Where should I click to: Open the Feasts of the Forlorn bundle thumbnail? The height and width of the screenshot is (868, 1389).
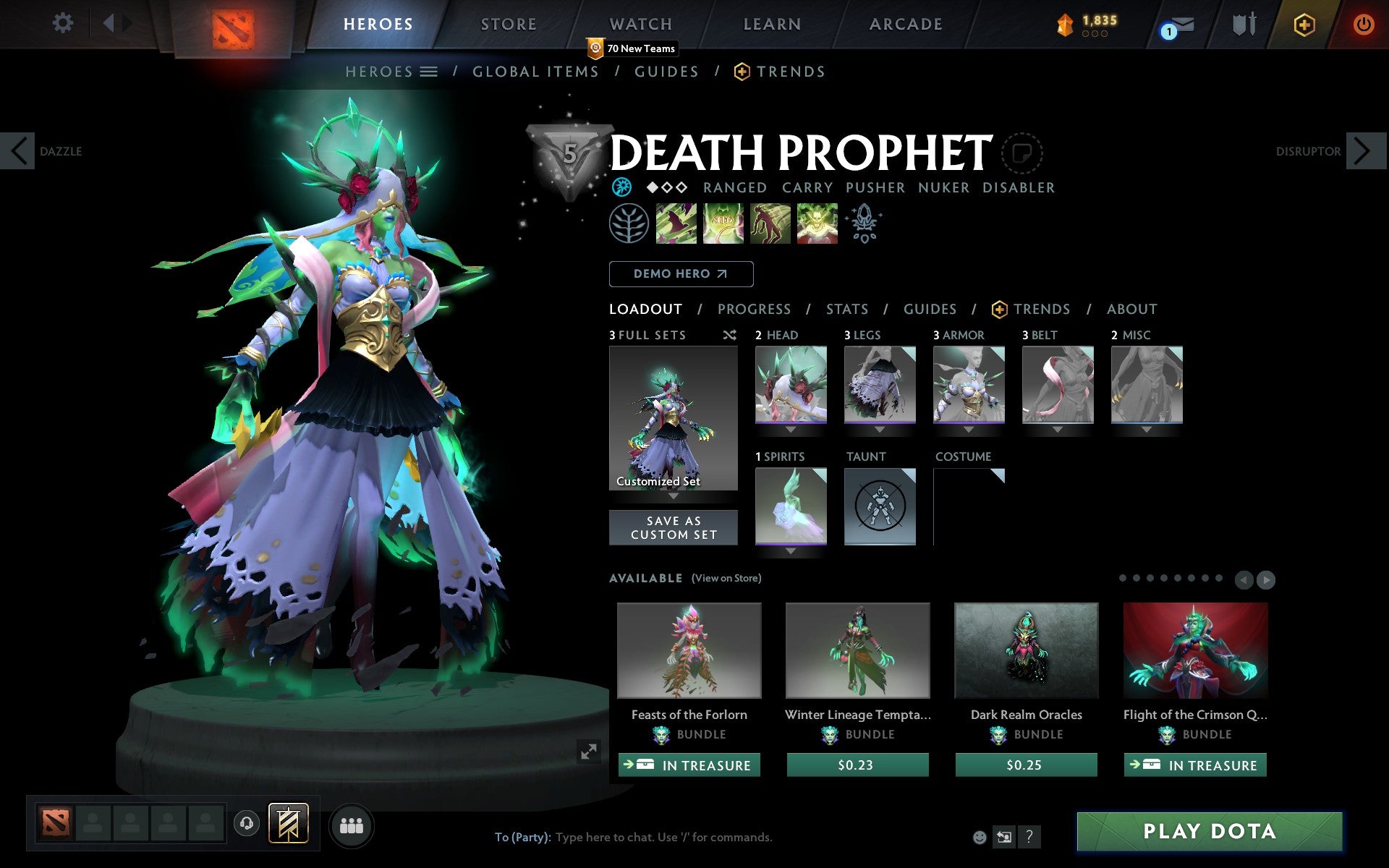(x=688, y=650)
